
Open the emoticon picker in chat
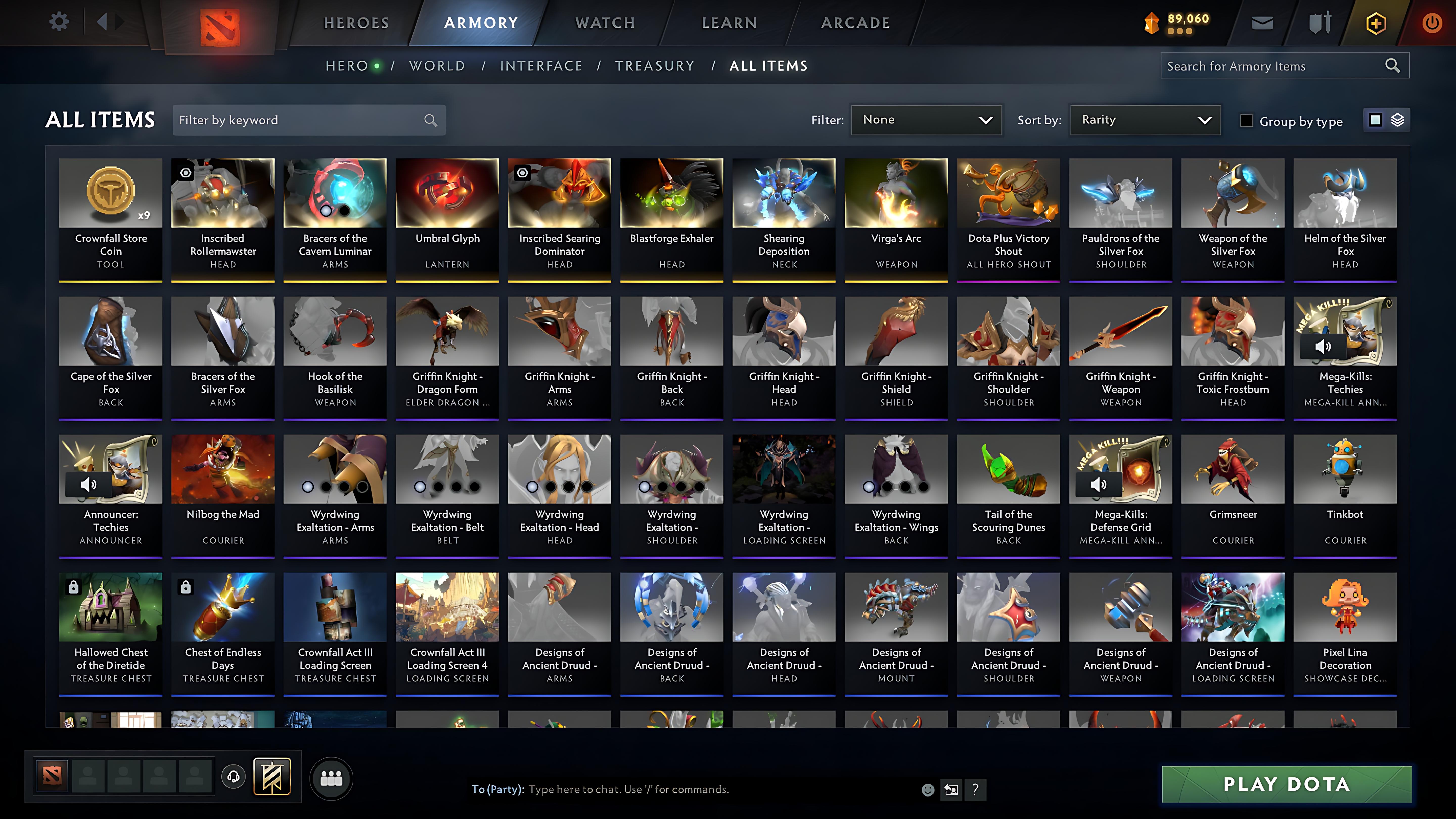pos(928,790)
